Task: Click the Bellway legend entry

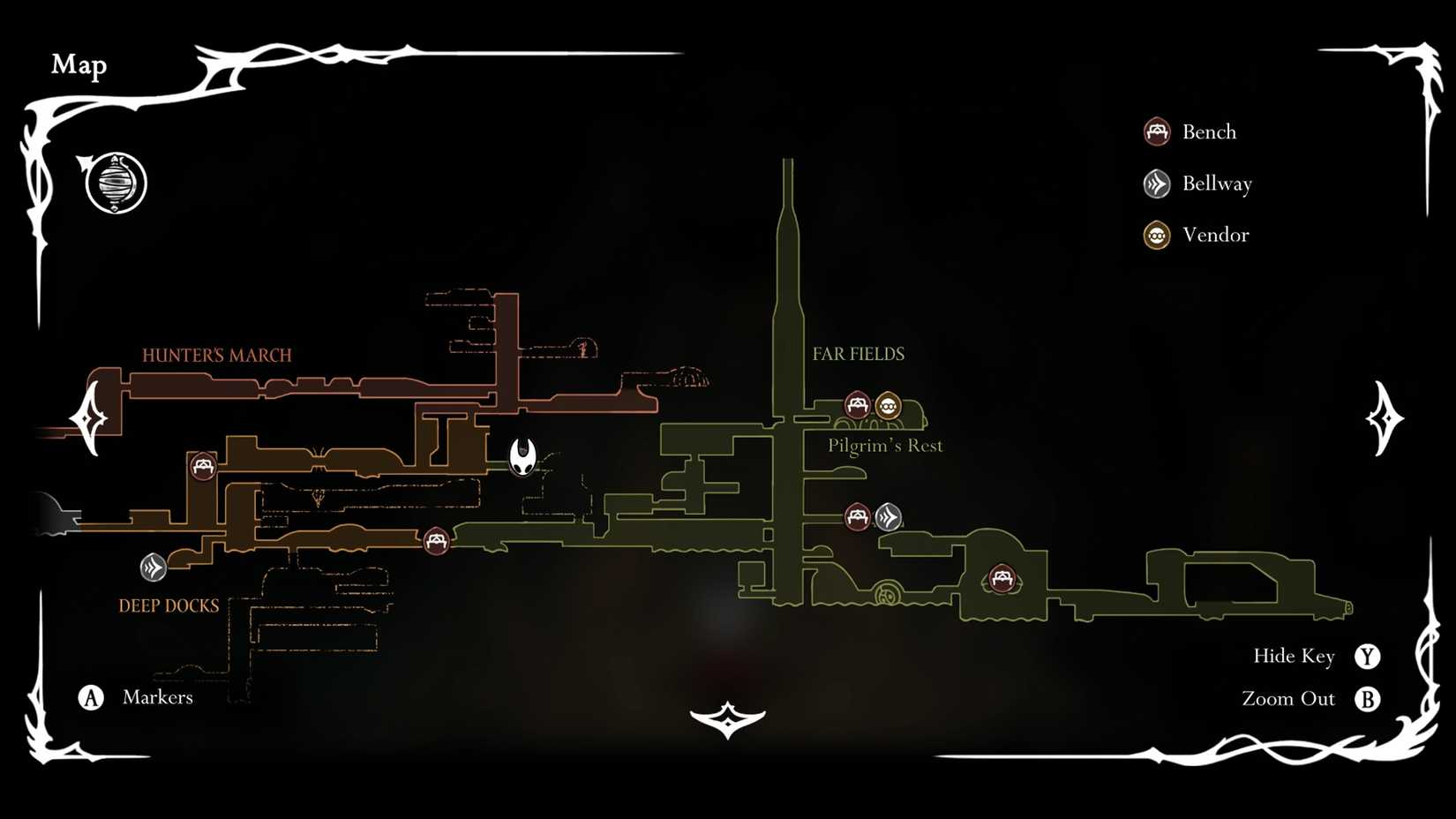Action: 1218,184
